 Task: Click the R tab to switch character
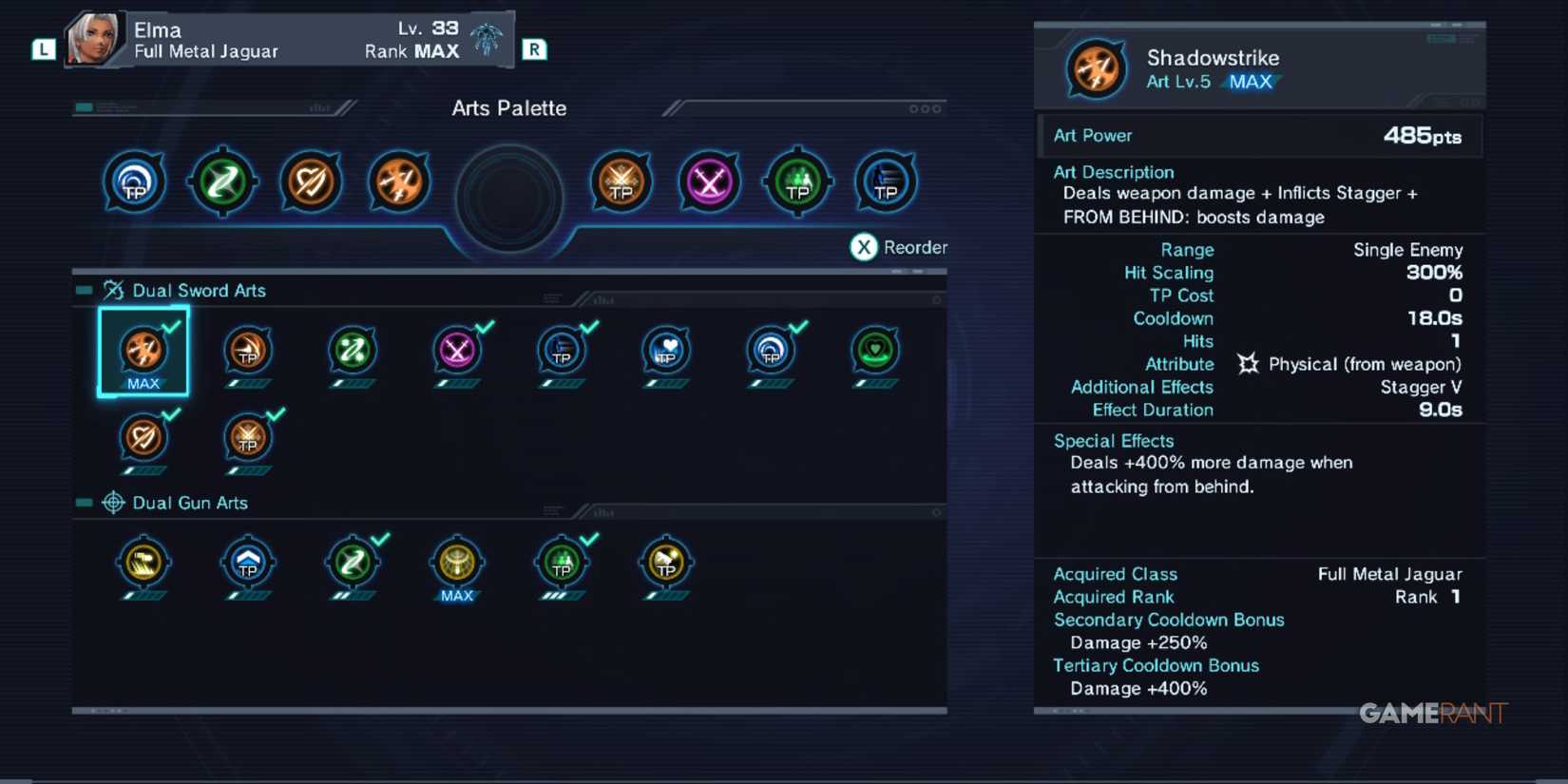(x=534, y=48)
